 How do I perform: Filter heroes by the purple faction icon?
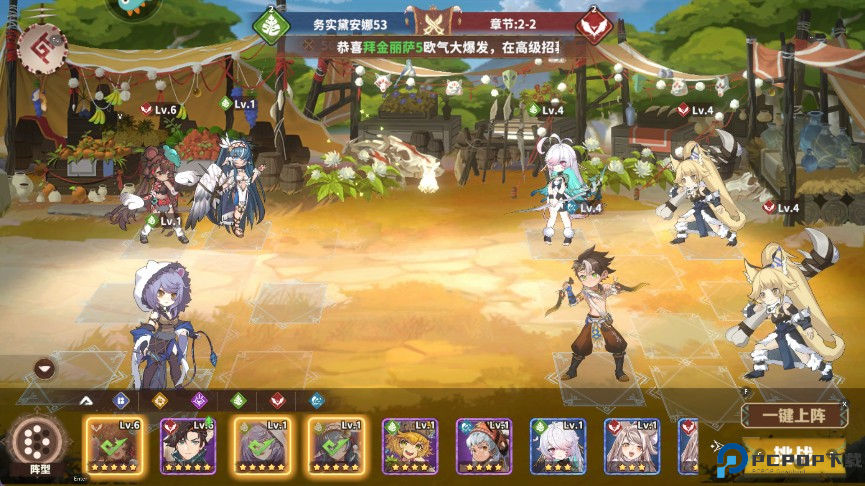199,401
